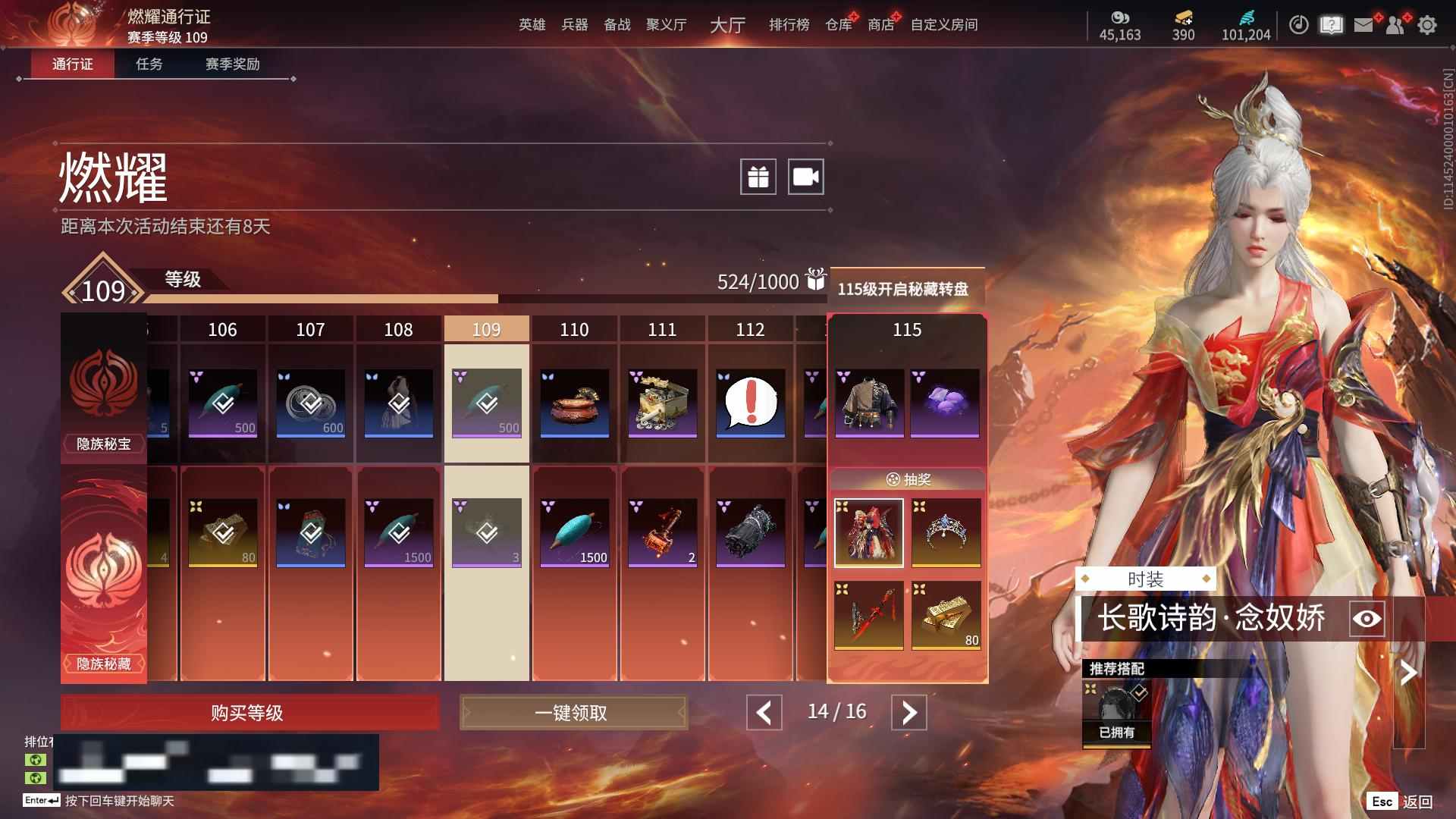Go to the 兵器 menu

tap(574, 25)
